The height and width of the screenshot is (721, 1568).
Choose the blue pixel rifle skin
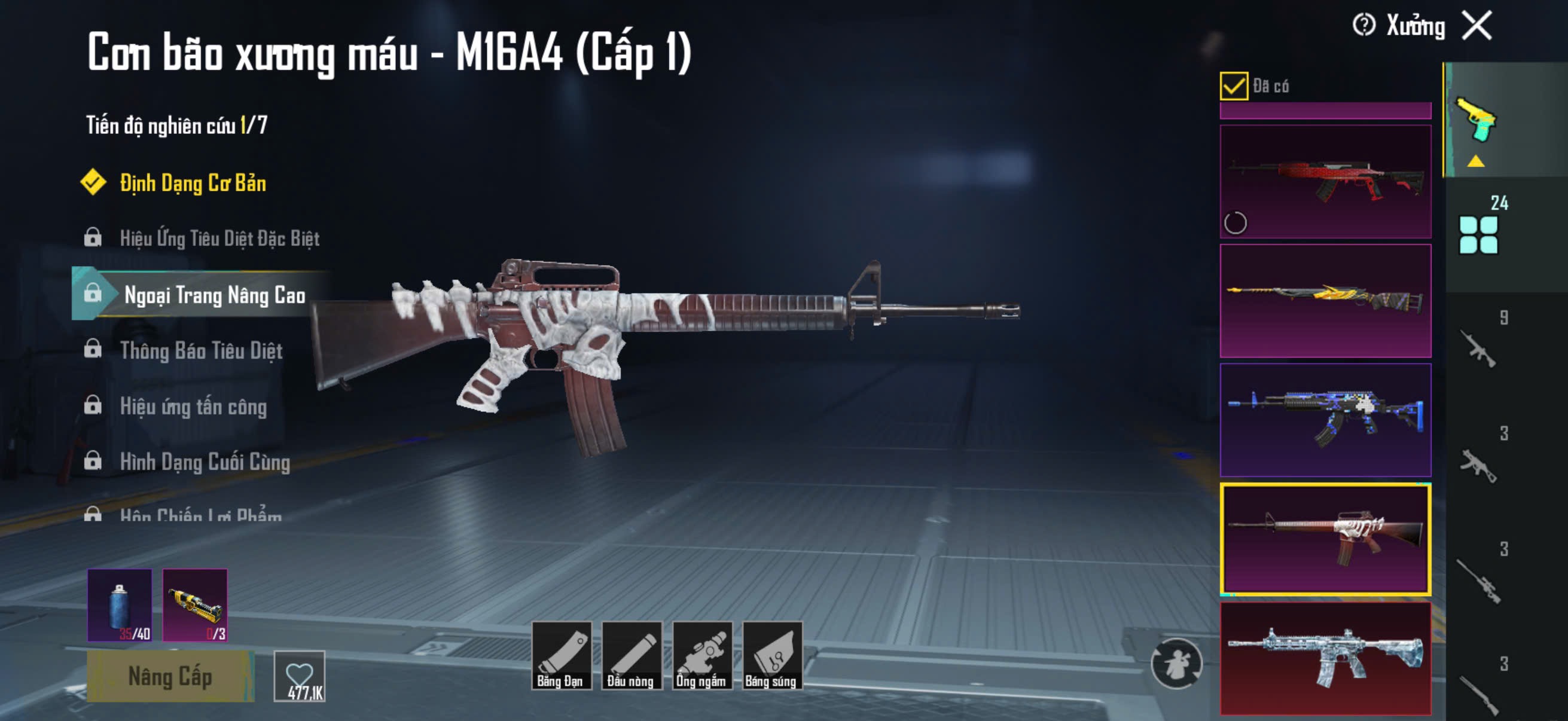[x=1325, y=420]
